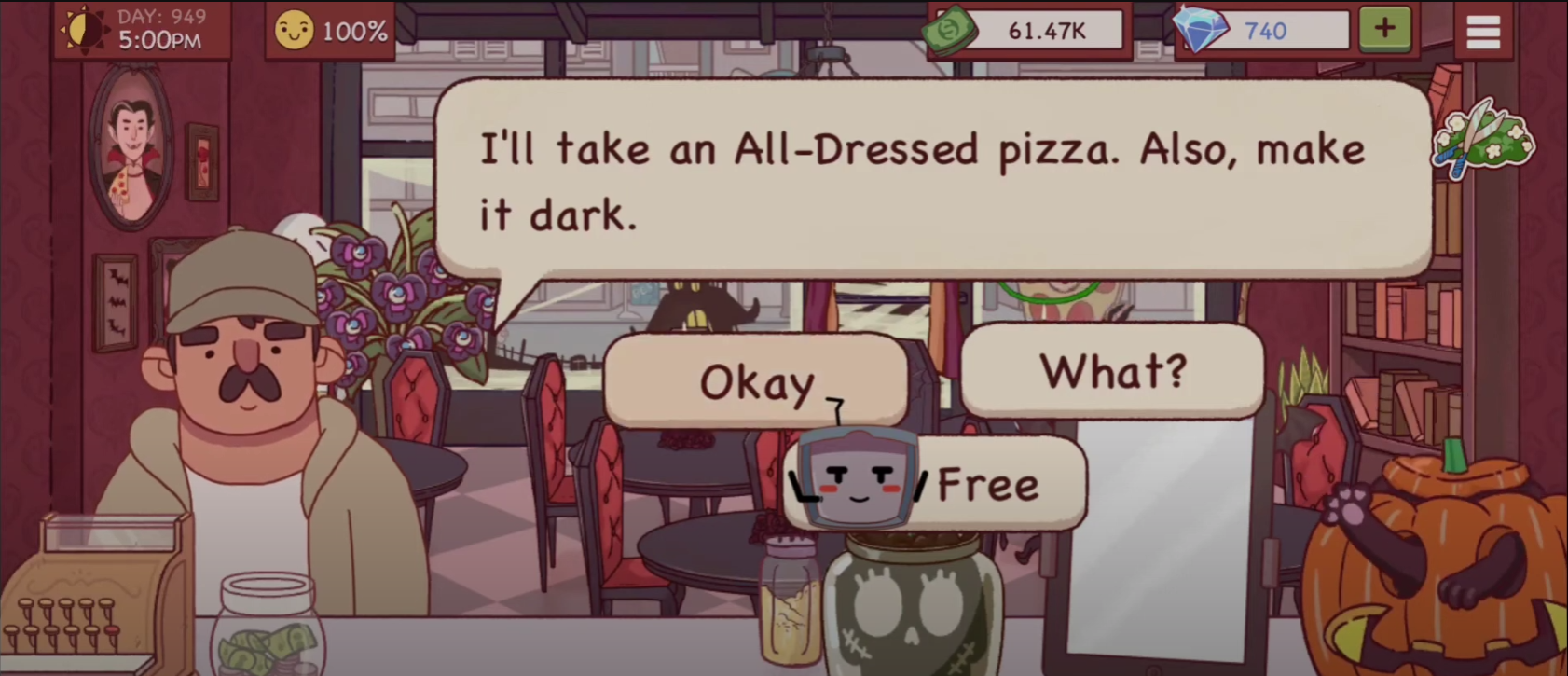
Task: Tap the smiley face satisfaction icon
Action: coord(294,28)
